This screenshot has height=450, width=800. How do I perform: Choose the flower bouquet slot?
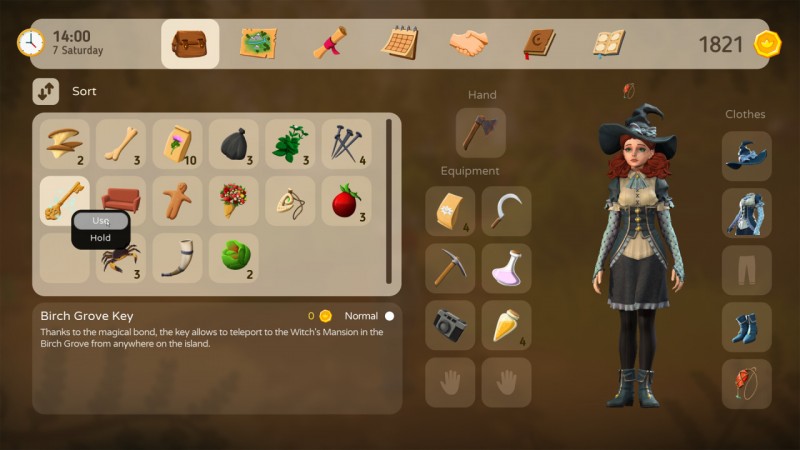pyautogui.click(x=233, y=201)
